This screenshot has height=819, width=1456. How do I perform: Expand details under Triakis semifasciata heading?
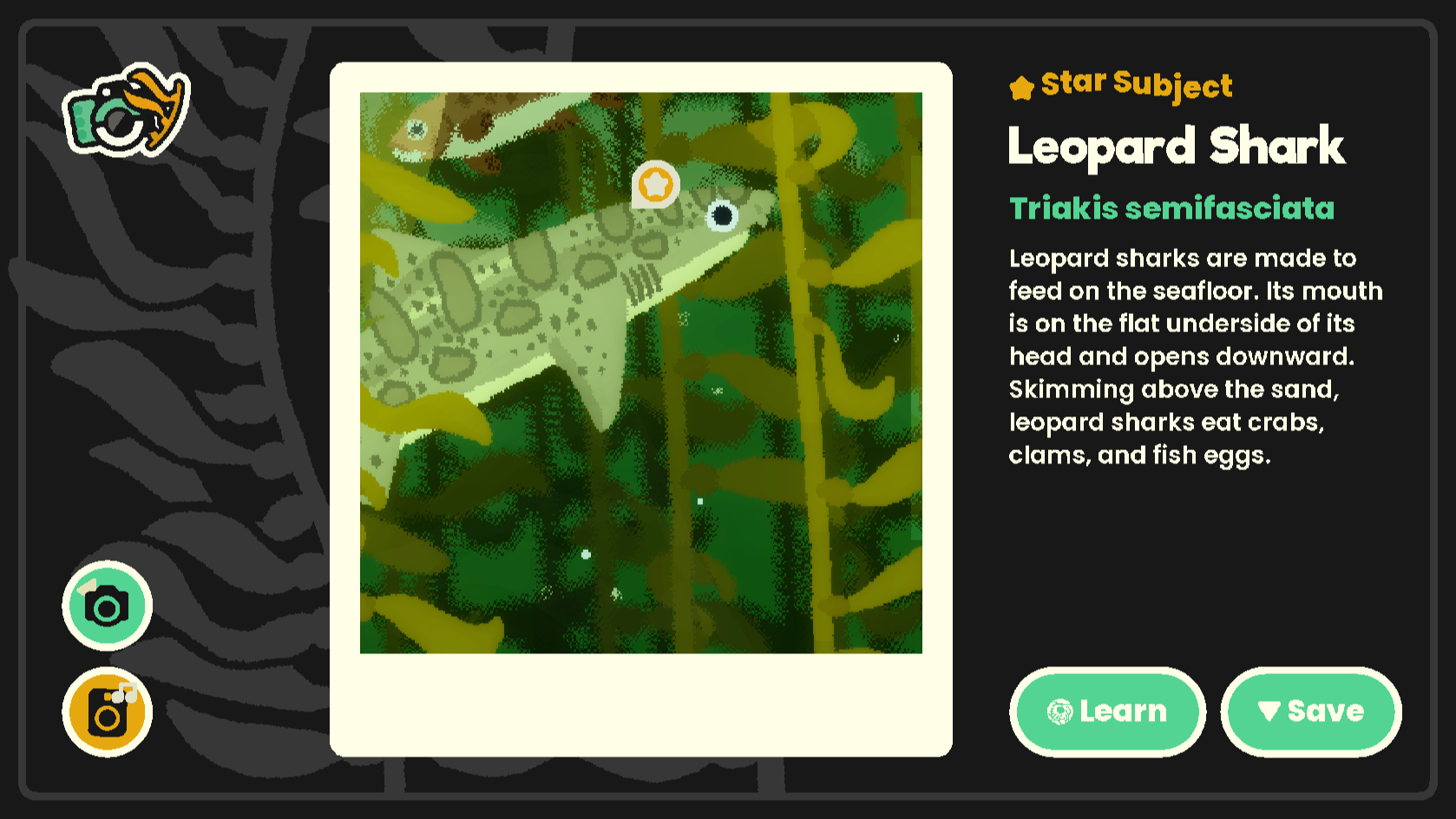tap(1172, 208)
